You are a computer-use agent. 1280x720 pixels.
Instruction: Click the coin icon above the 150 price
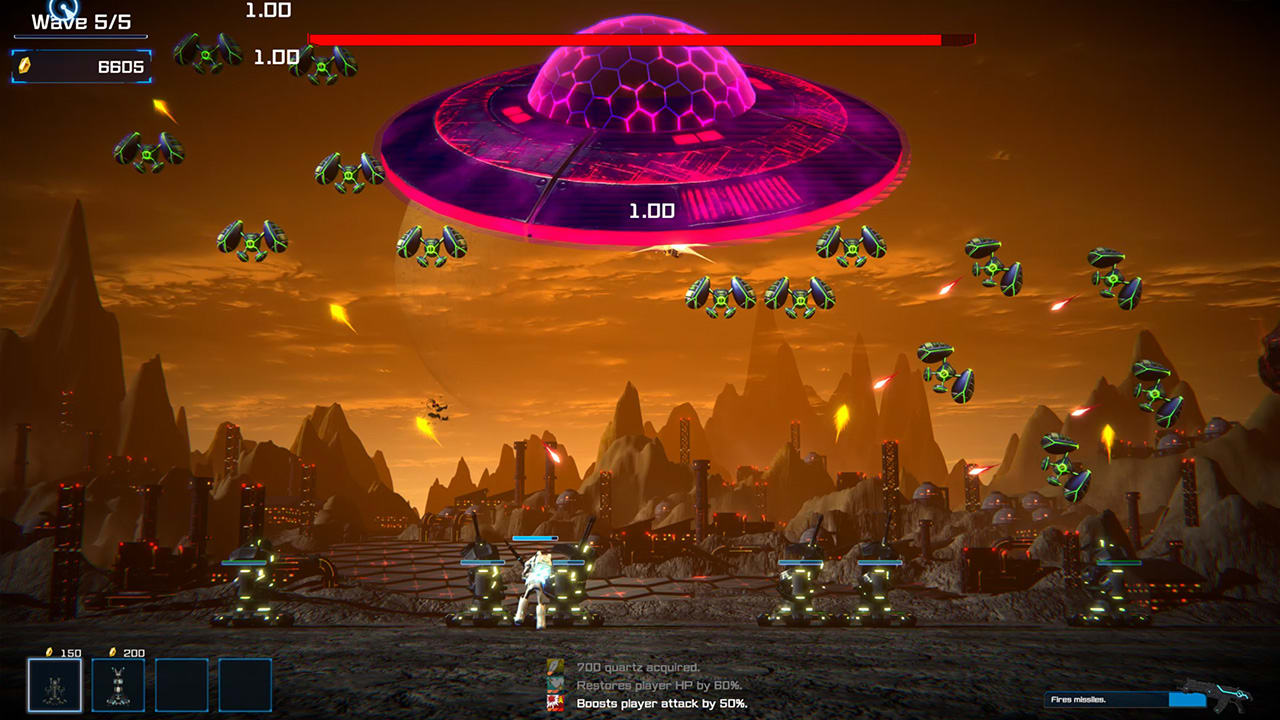click(x=49, y=652)
